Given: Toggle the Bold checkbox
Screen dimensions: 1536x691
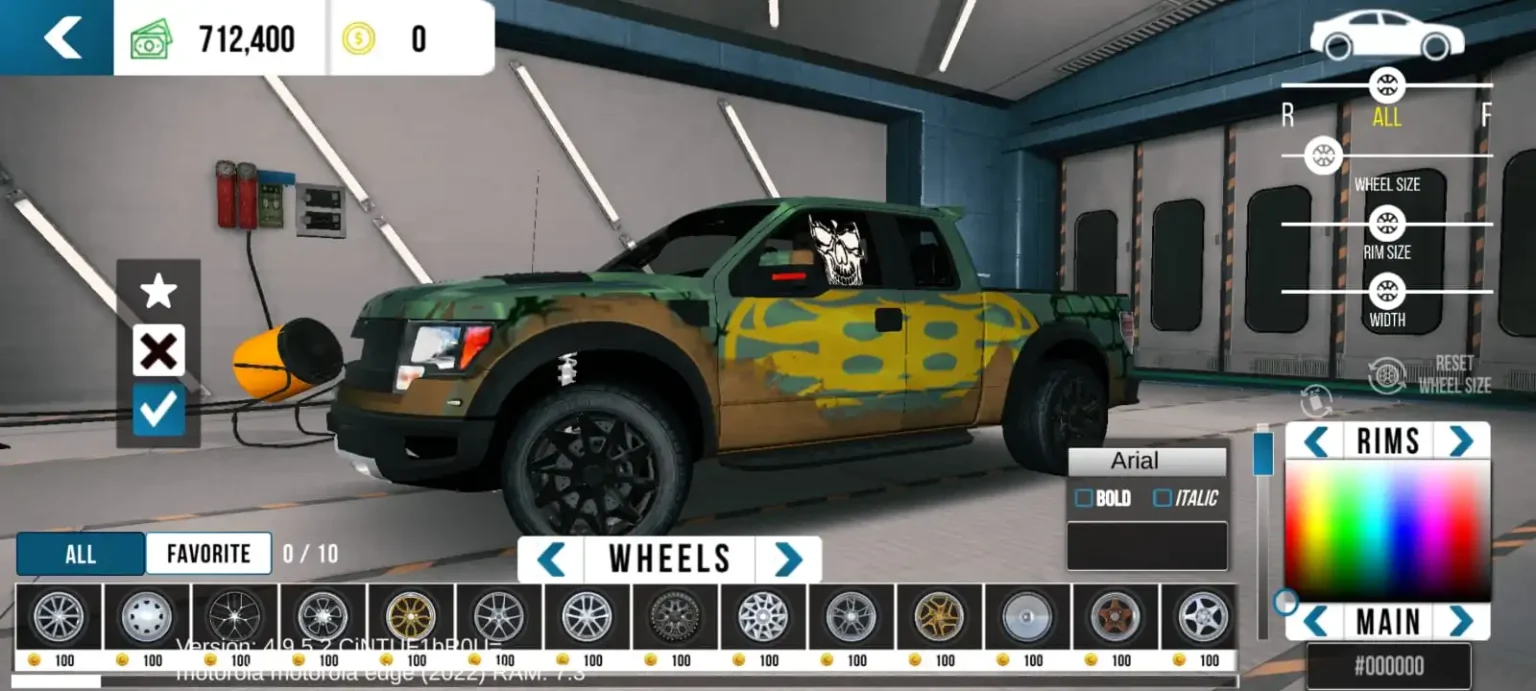Looking at the screenshot, I should 1083,498.
